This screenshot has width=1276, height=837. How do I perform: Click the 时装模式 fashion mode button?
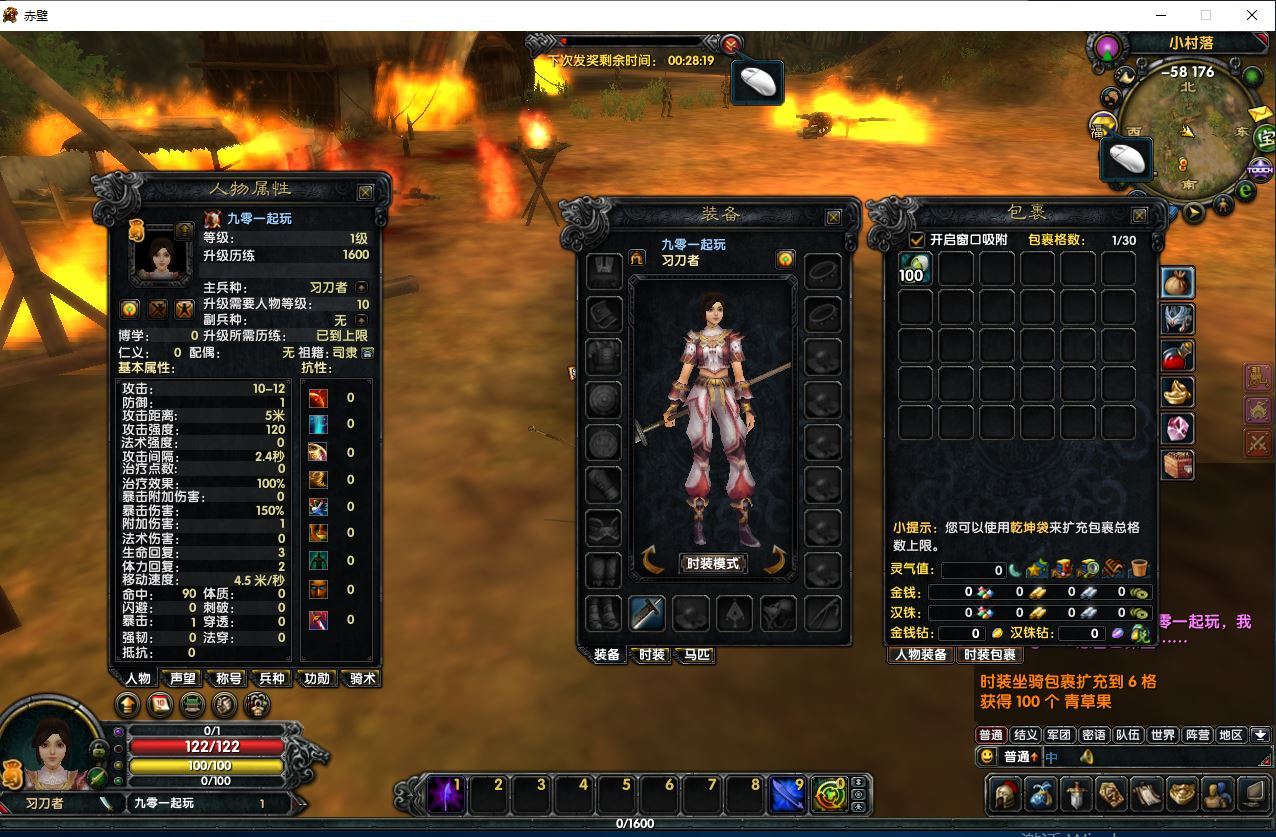tap(713, 563)
